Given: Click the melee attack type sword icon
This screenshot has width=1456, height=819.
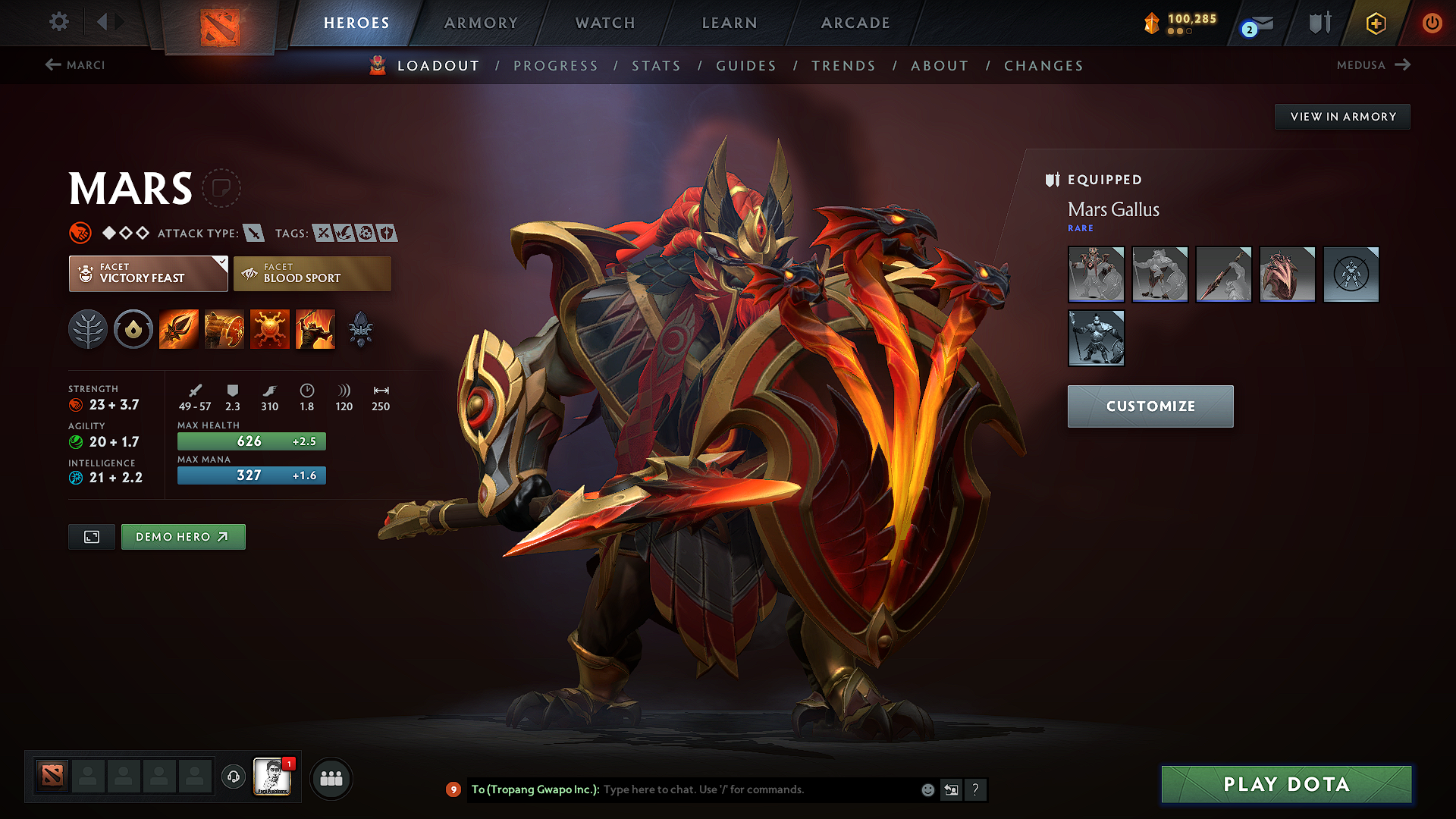Looking at the screenshot, I should point(253,233).
